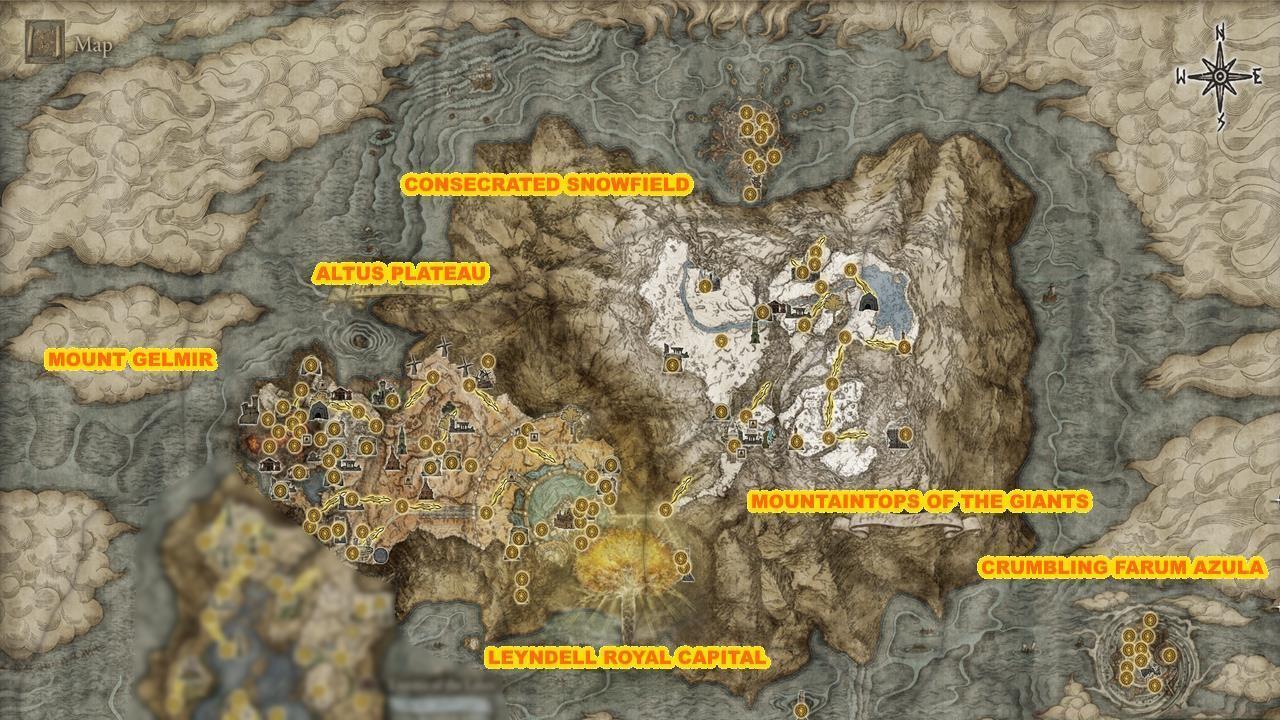Select a windmill icon in northern Altus Plateau
This screenshot has width=1280, height=720.
[444, 348]
